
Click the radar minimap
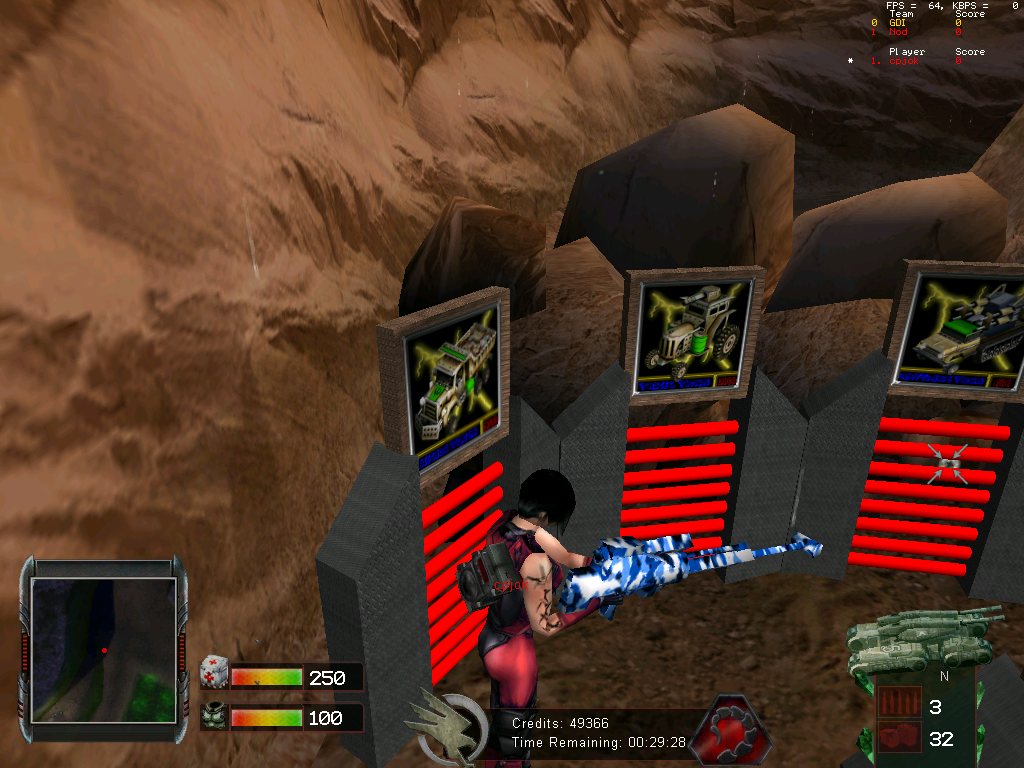(103, 650)
